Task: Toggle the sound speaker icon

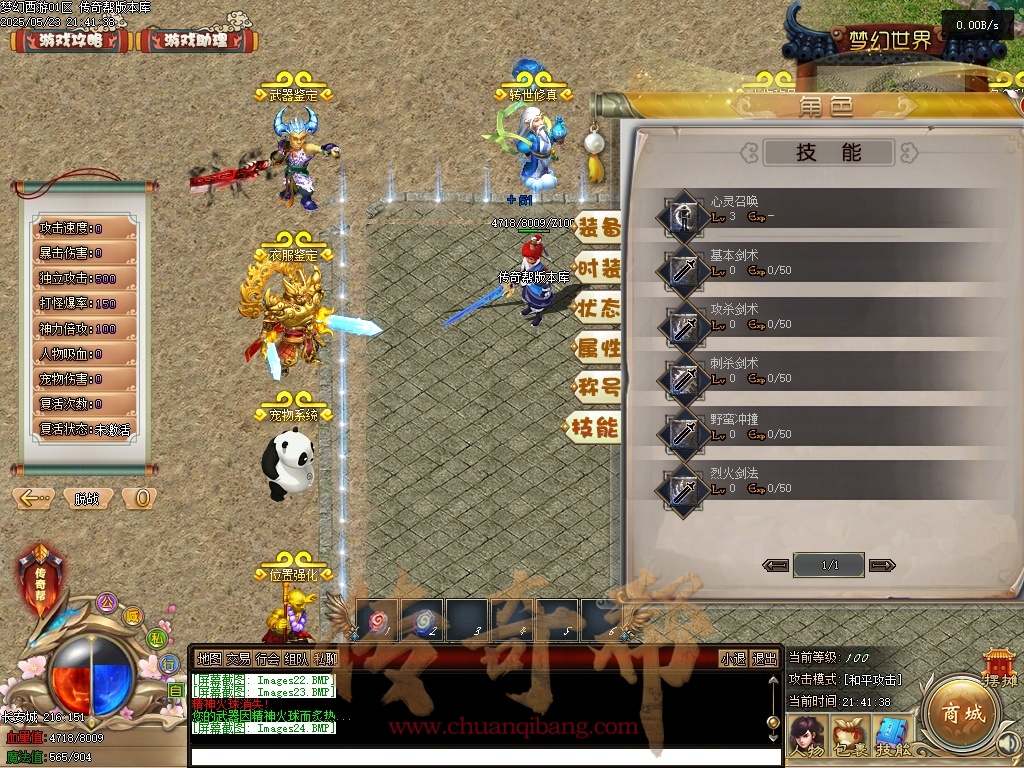Action: point(1007,743)
